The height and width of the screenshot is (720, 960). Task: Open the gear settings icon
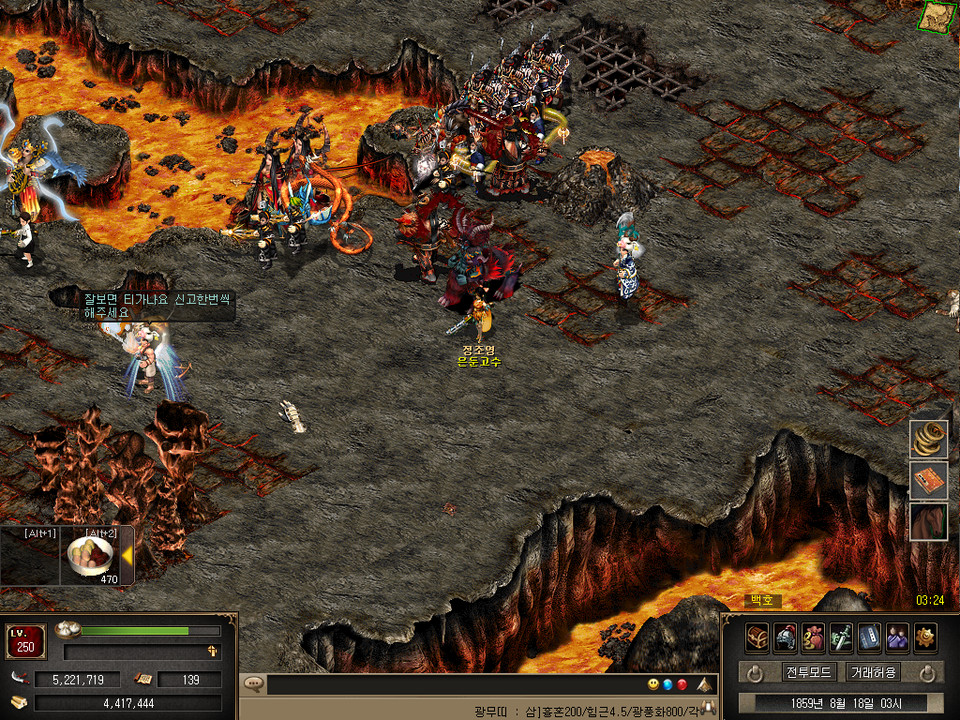pos(925,636)
